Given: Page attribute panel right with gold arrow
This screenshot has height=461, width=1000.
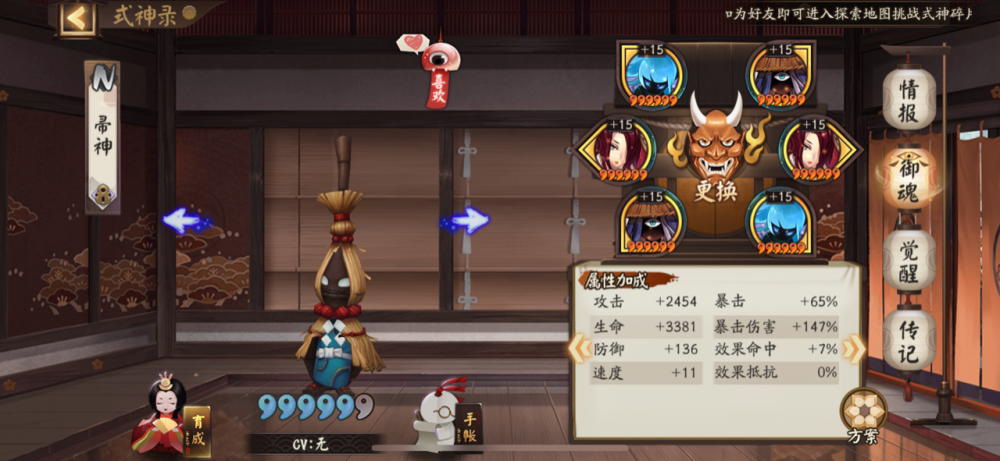Looking at the screenshot, I should click(853, 348).
